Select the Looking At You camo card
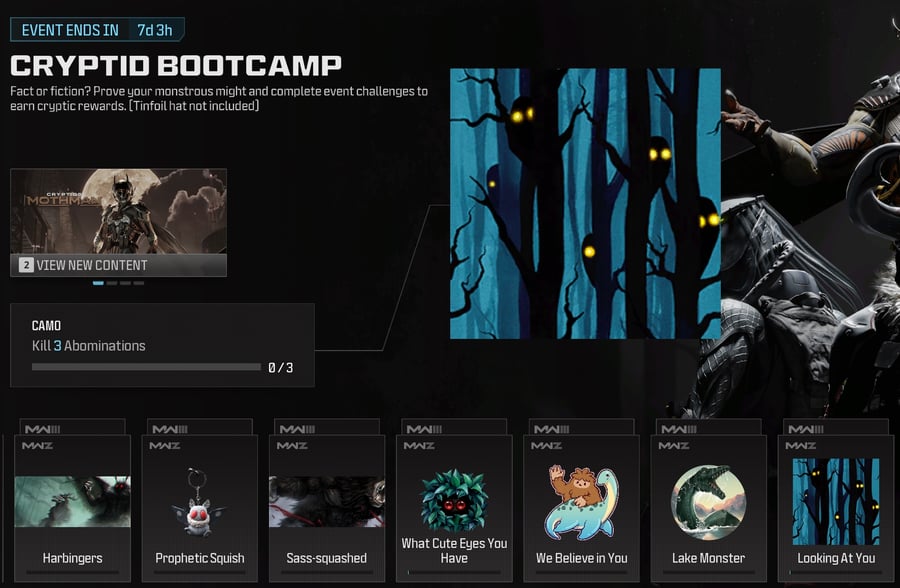Viewport: 900px width, 588px height. 836,505
